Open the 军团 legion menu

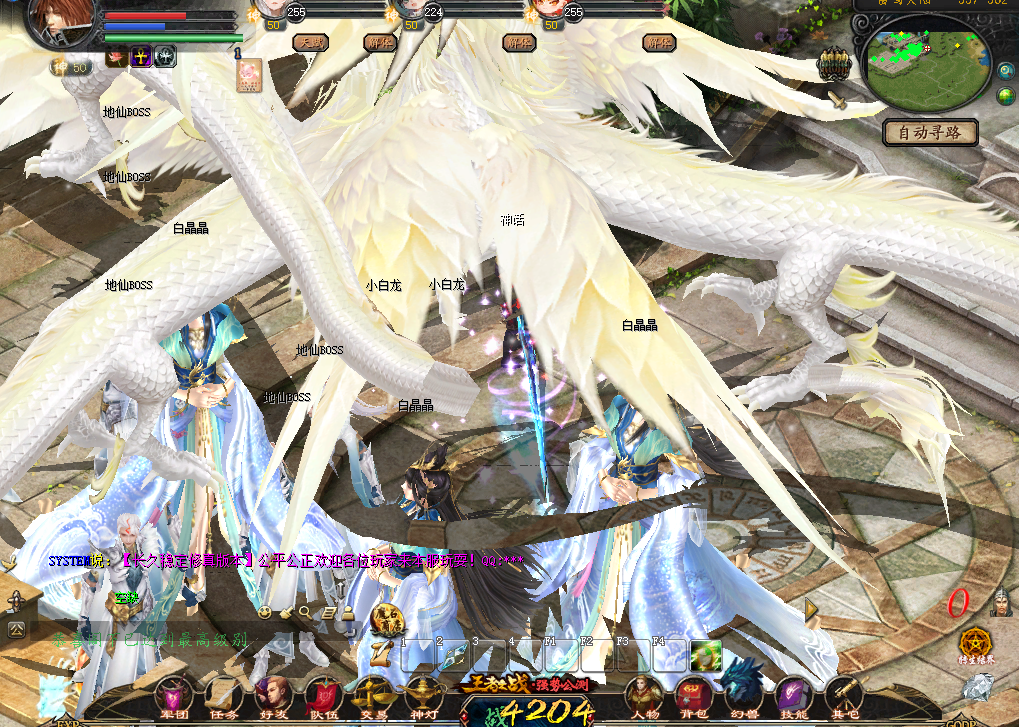click(x=174, y=696)
